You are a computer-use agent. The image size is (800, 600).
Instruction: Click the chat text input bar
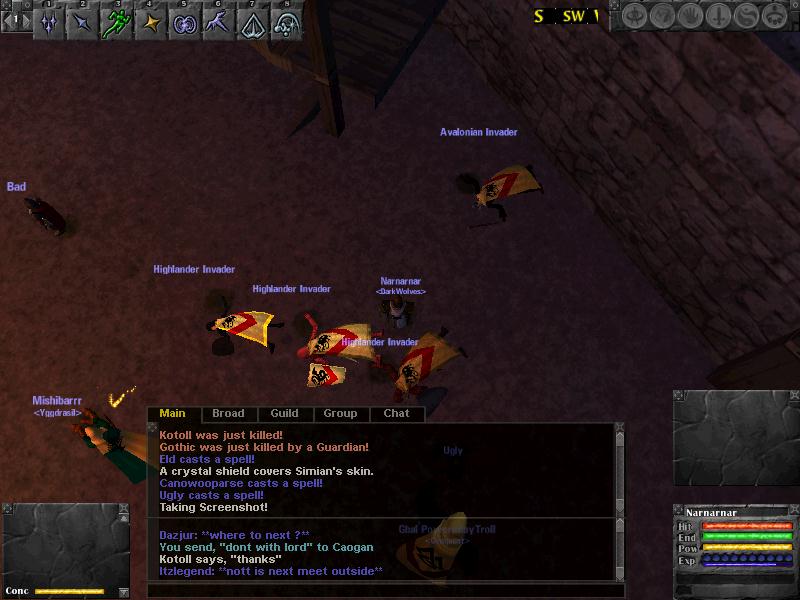[x=380, y=591]
